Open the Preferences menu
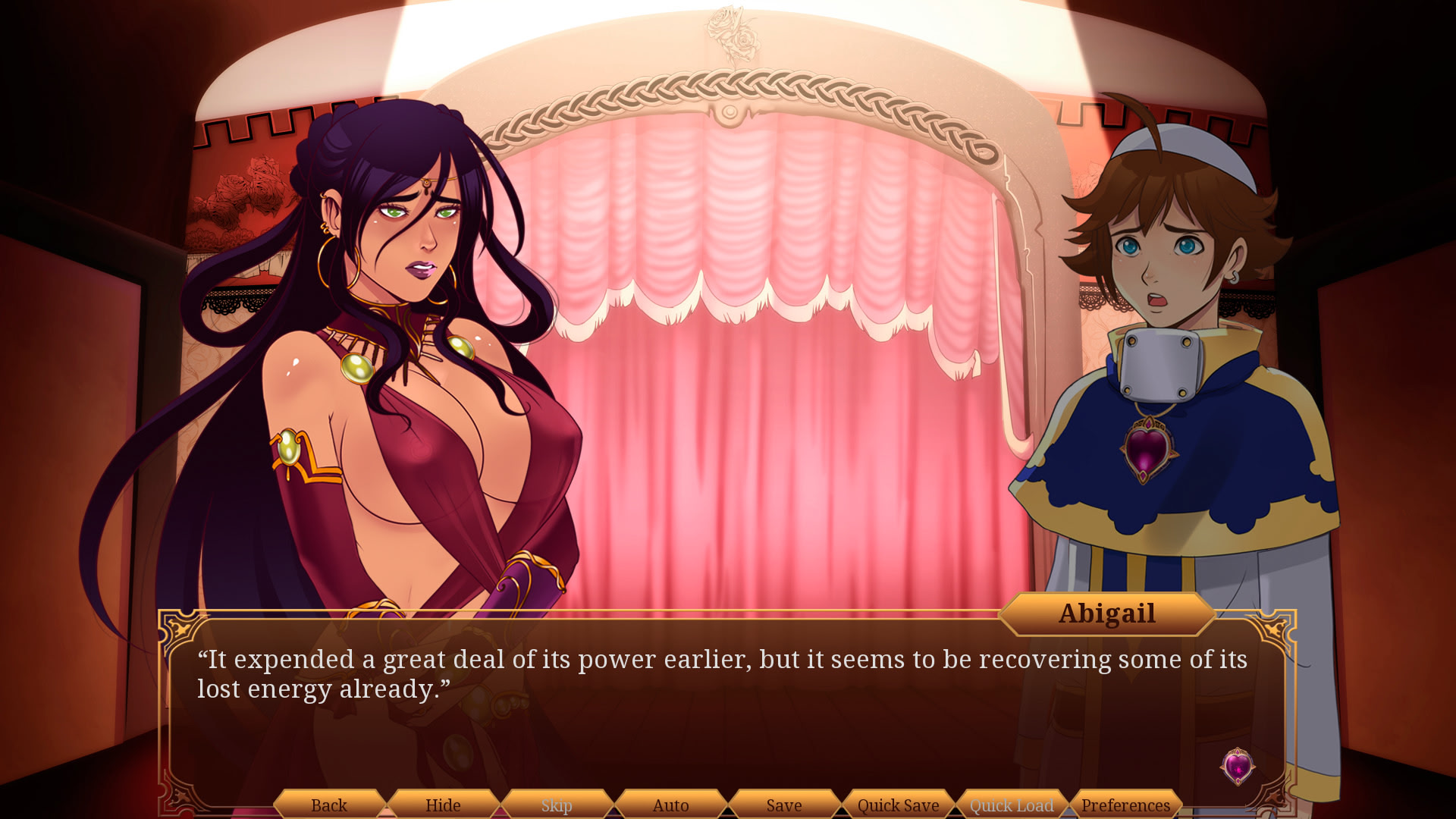 pyautogui.click(x=1125, y=805)
